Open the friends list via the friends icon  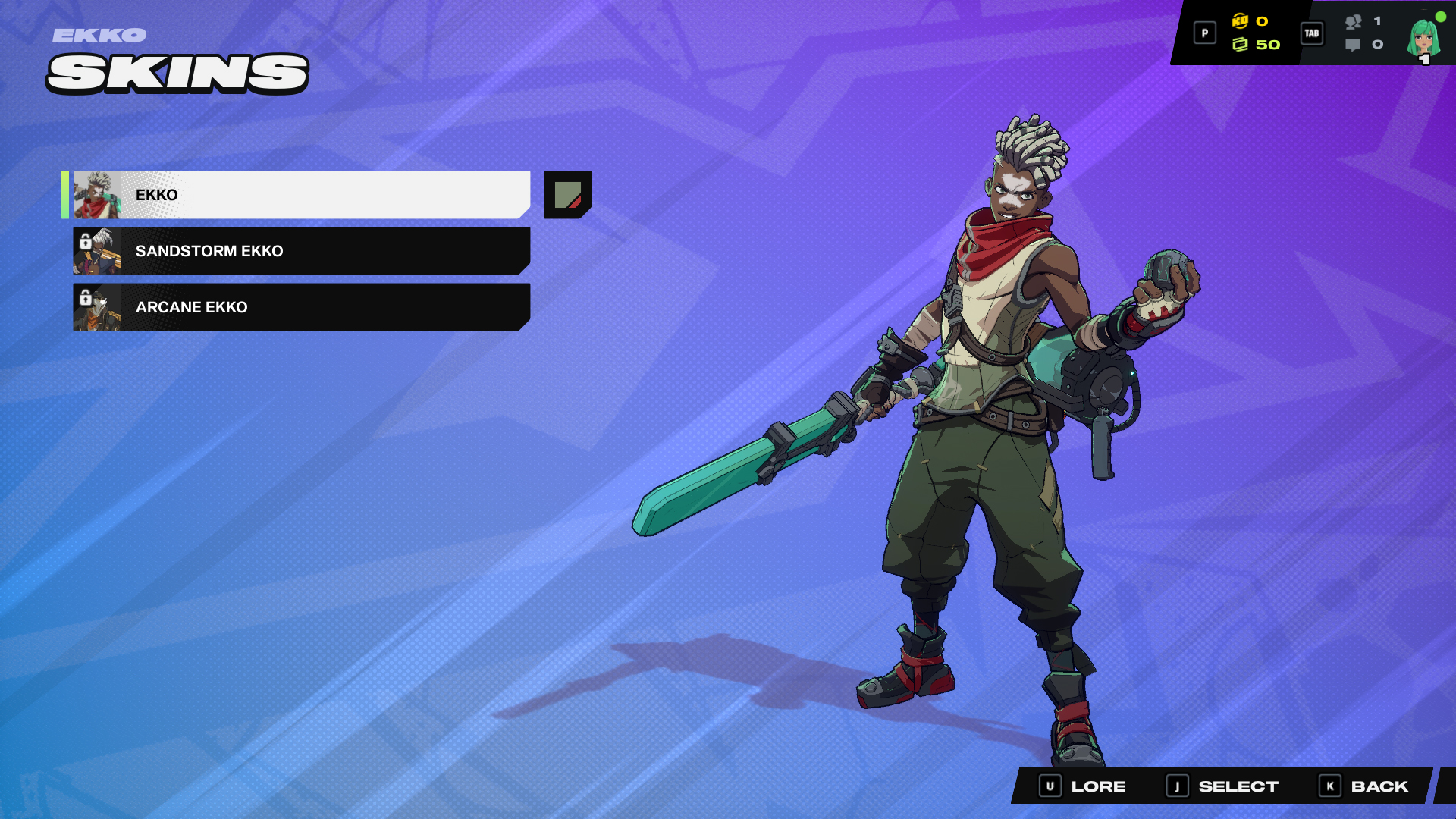click(1352, 24)
